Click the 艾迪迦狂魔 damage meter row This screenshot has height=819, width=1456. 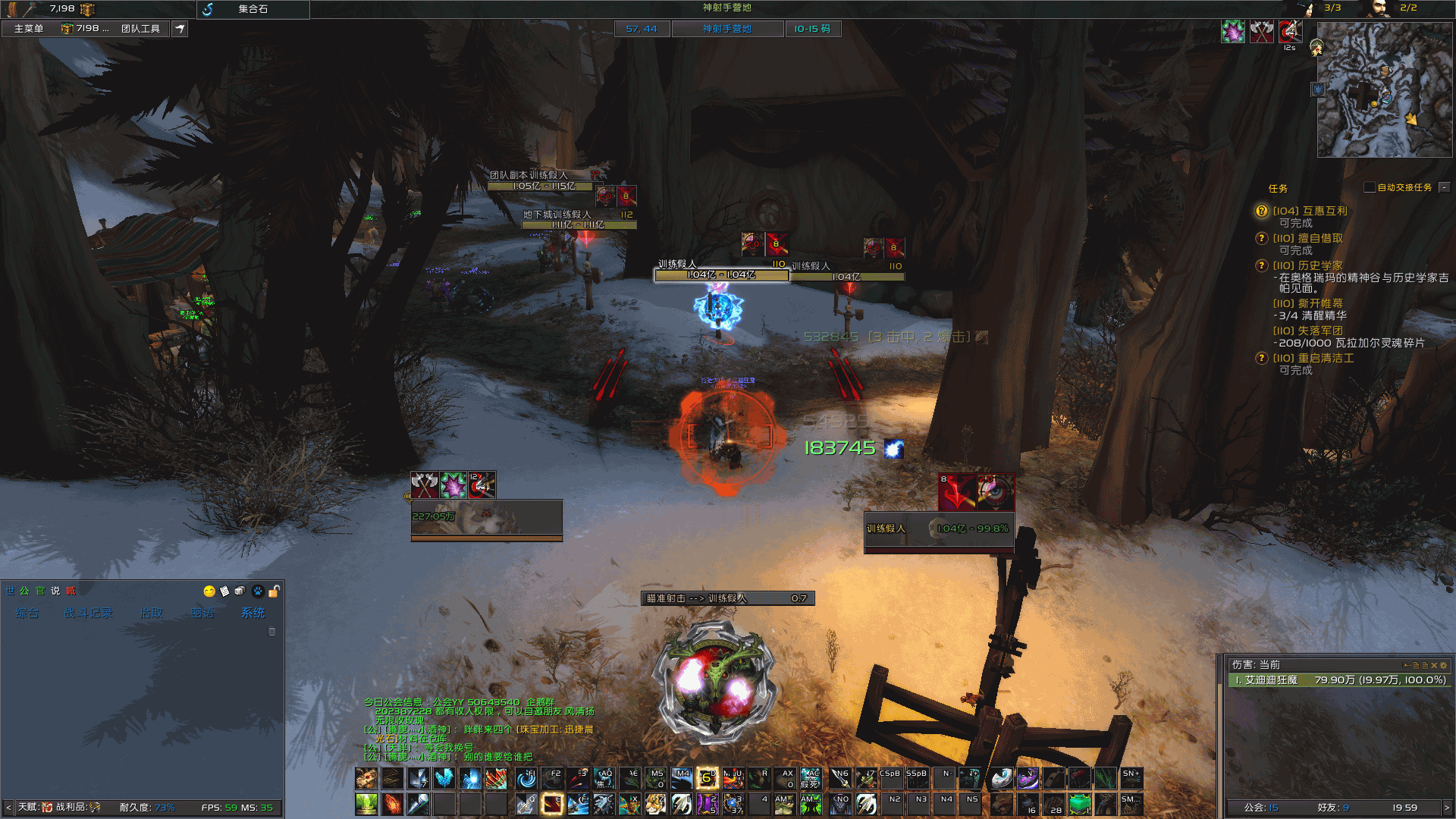pos(1338,680)
